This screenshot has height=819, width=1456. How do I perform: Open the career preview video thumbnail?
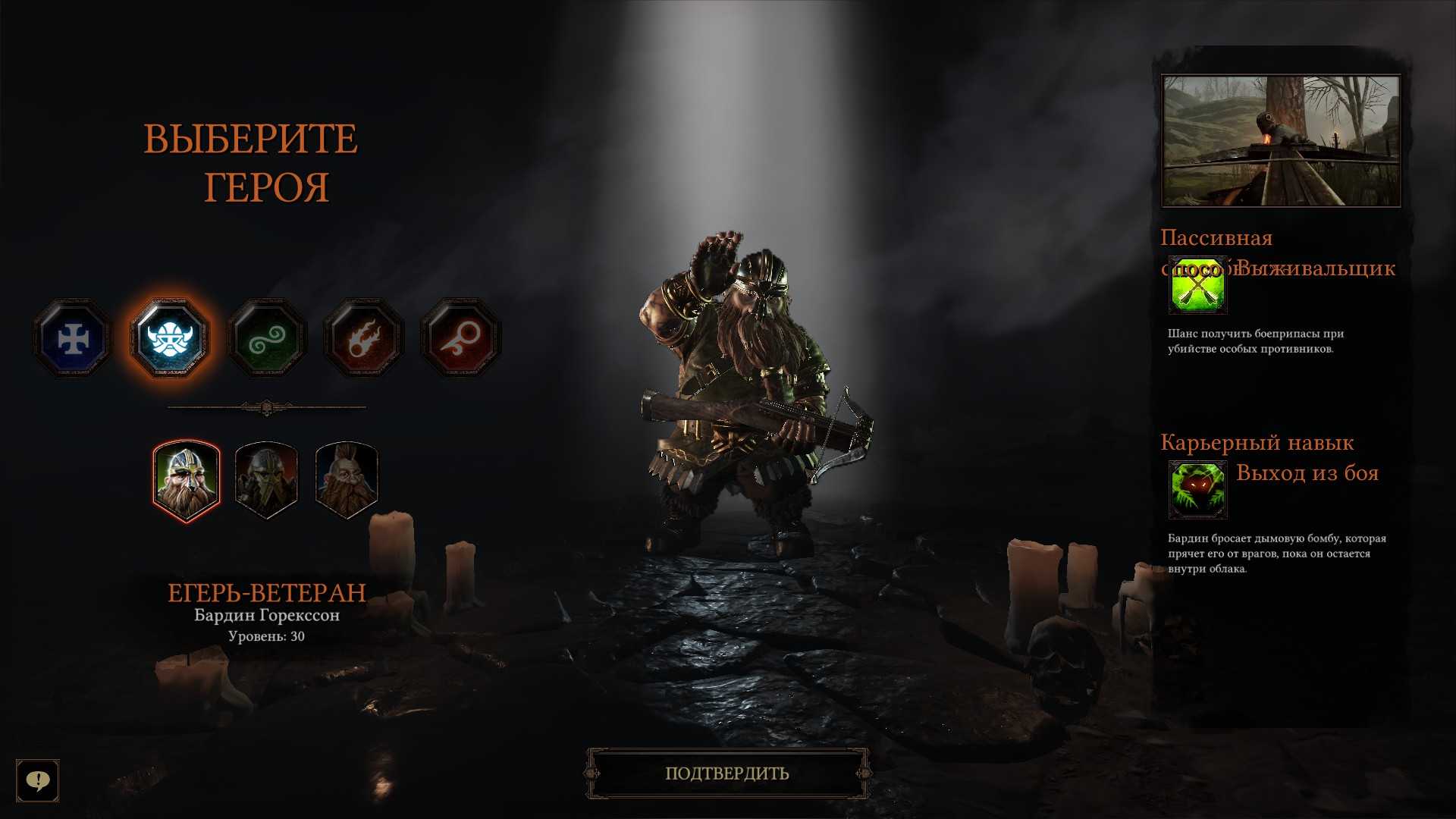[x=1281, y=140]
